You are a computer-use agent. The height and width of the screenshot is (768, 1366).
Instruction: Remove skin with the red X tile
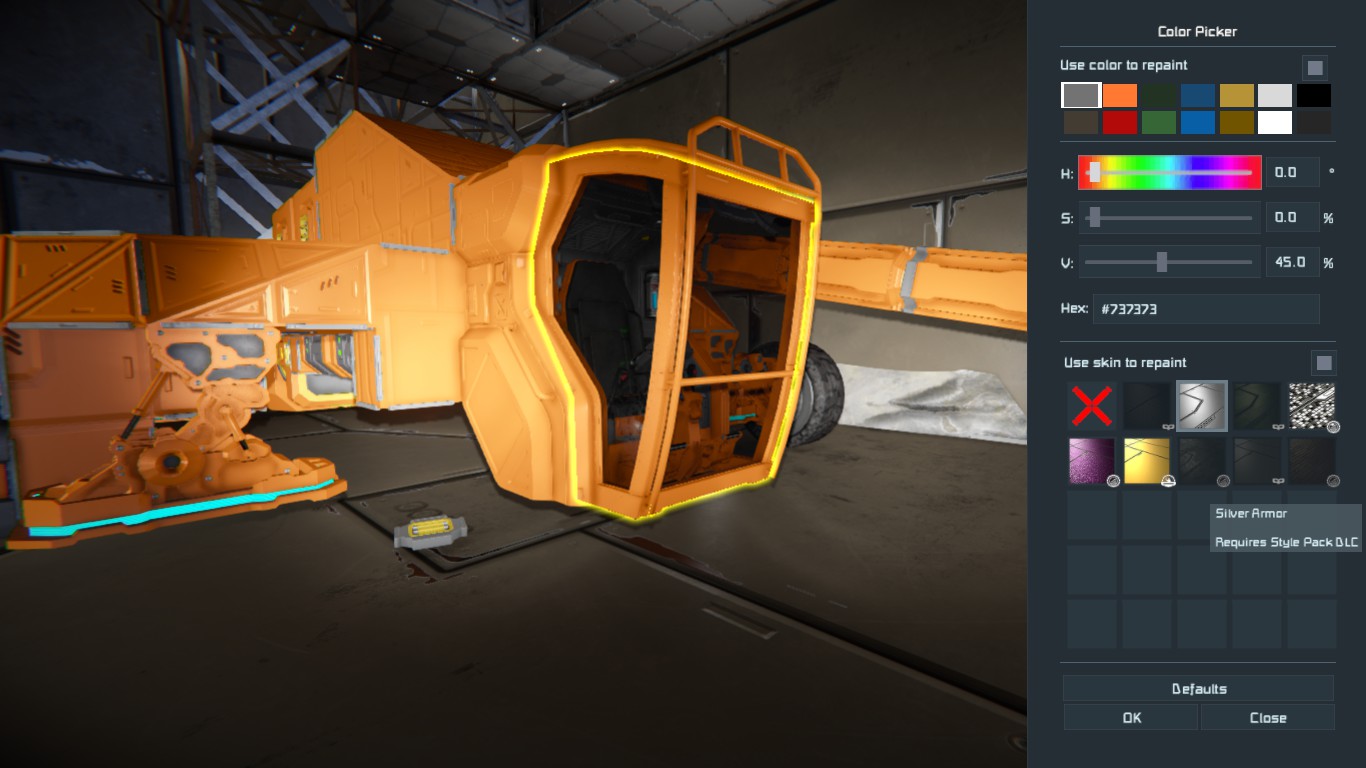point(1091,406)
